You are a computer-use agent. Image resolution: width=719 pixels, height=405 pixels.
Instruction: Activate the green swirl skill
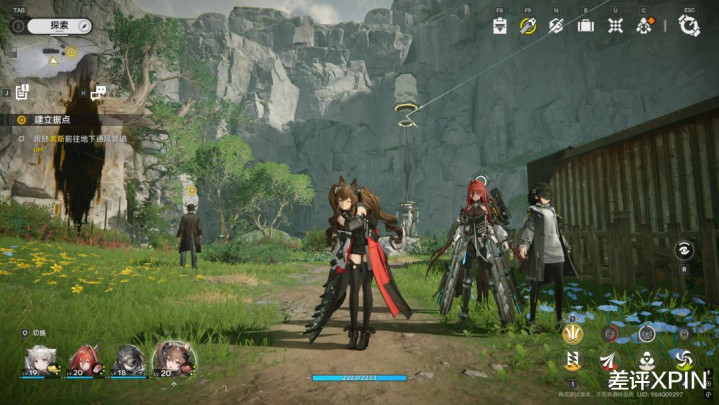click(684, 360)
